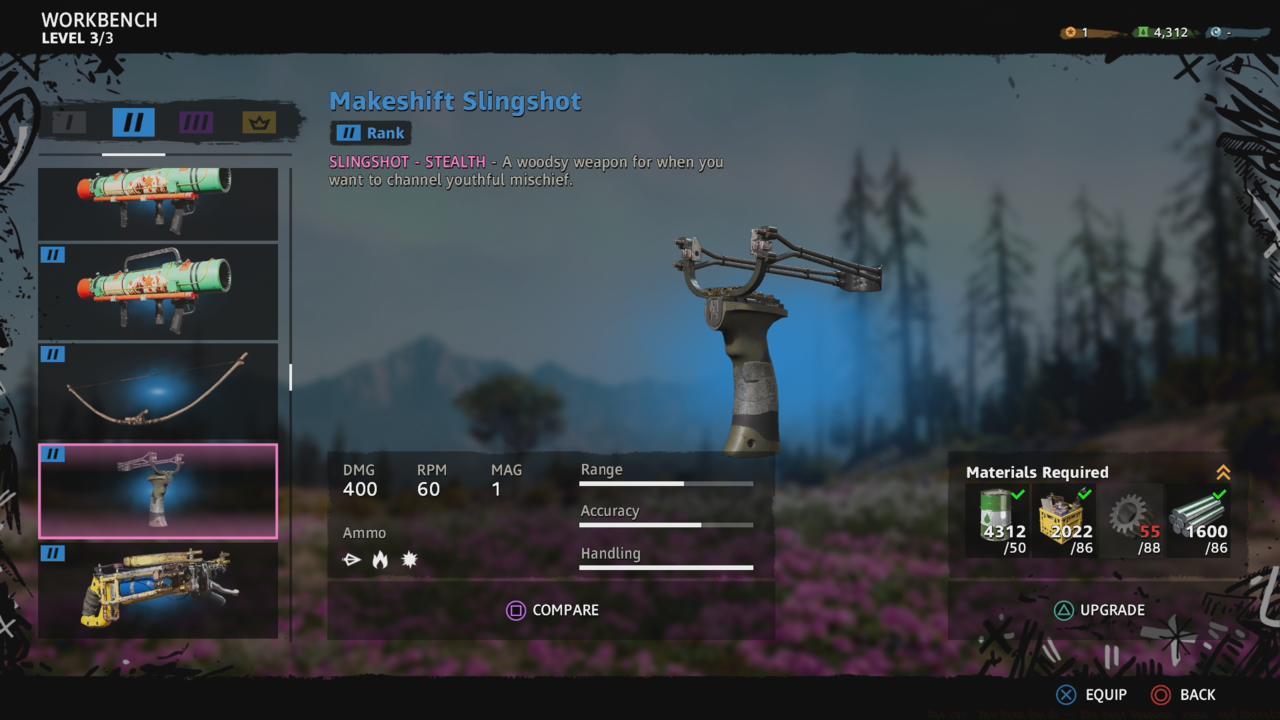The width and height of the screenshot is (1280, 720).
Task: Click the Handling stat bar
Action: click(x=665, y=567)
